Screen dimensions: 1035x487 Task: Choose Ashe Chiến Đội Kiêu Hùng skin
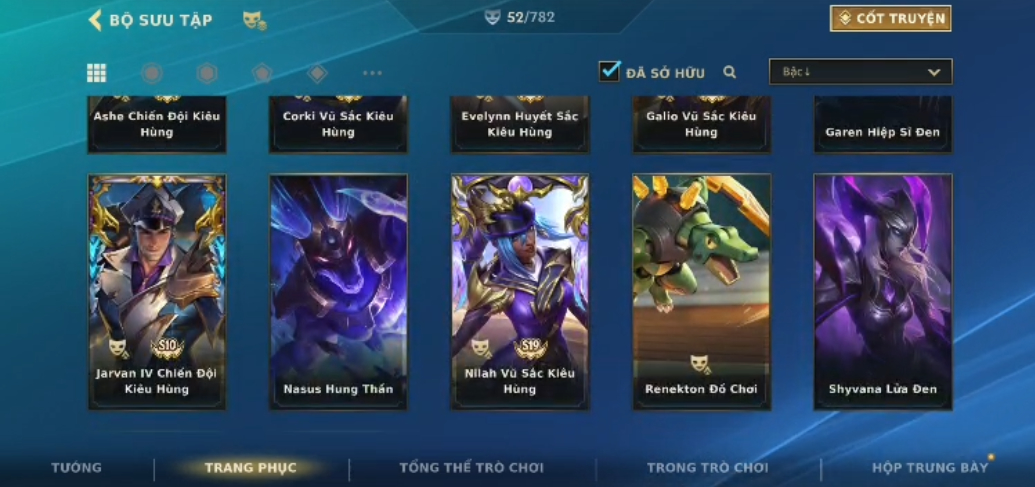click(x=157, y=125)
